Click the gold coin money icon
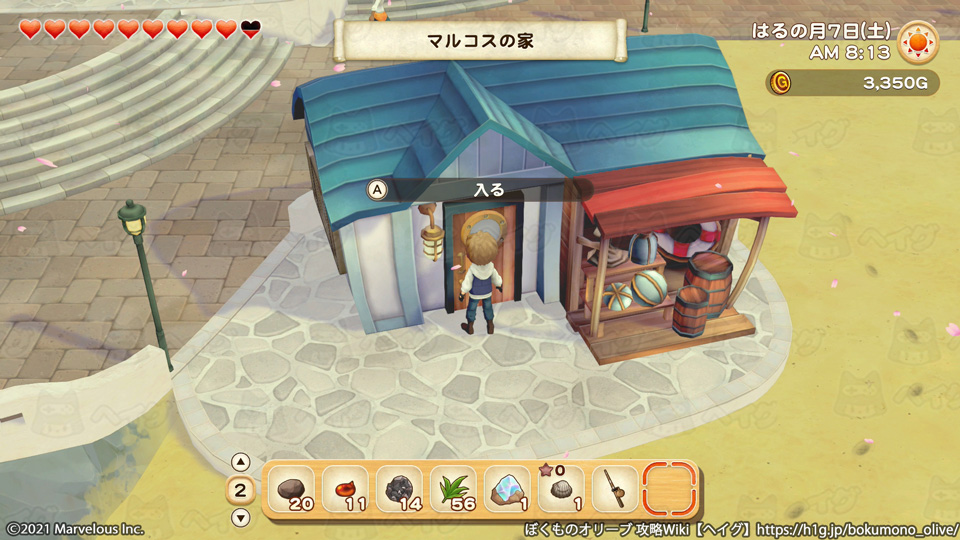This screenshot has width=960, height=540. 781,83
